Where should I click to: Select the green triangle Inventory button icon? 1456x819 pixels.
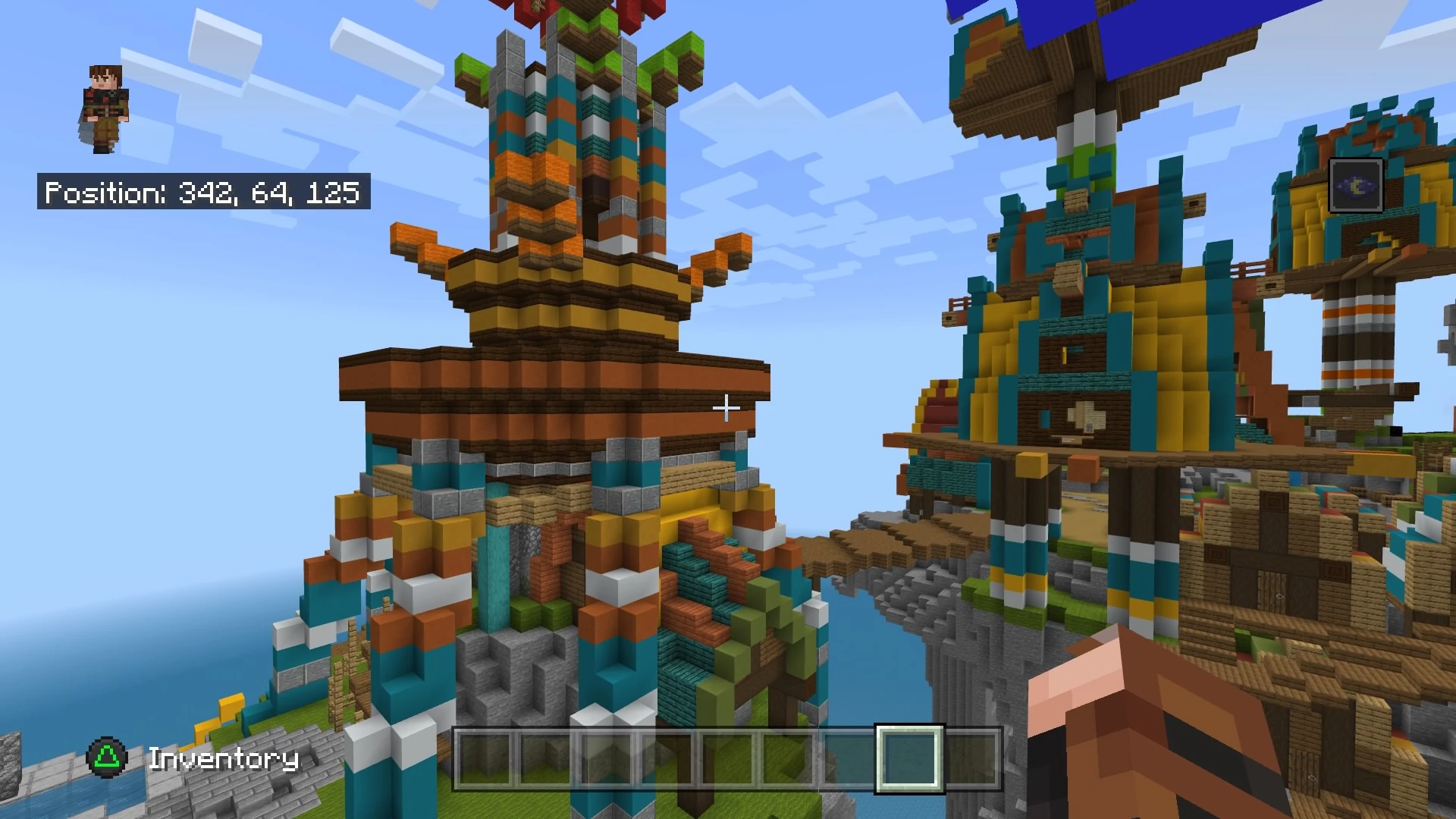[108, 758]
